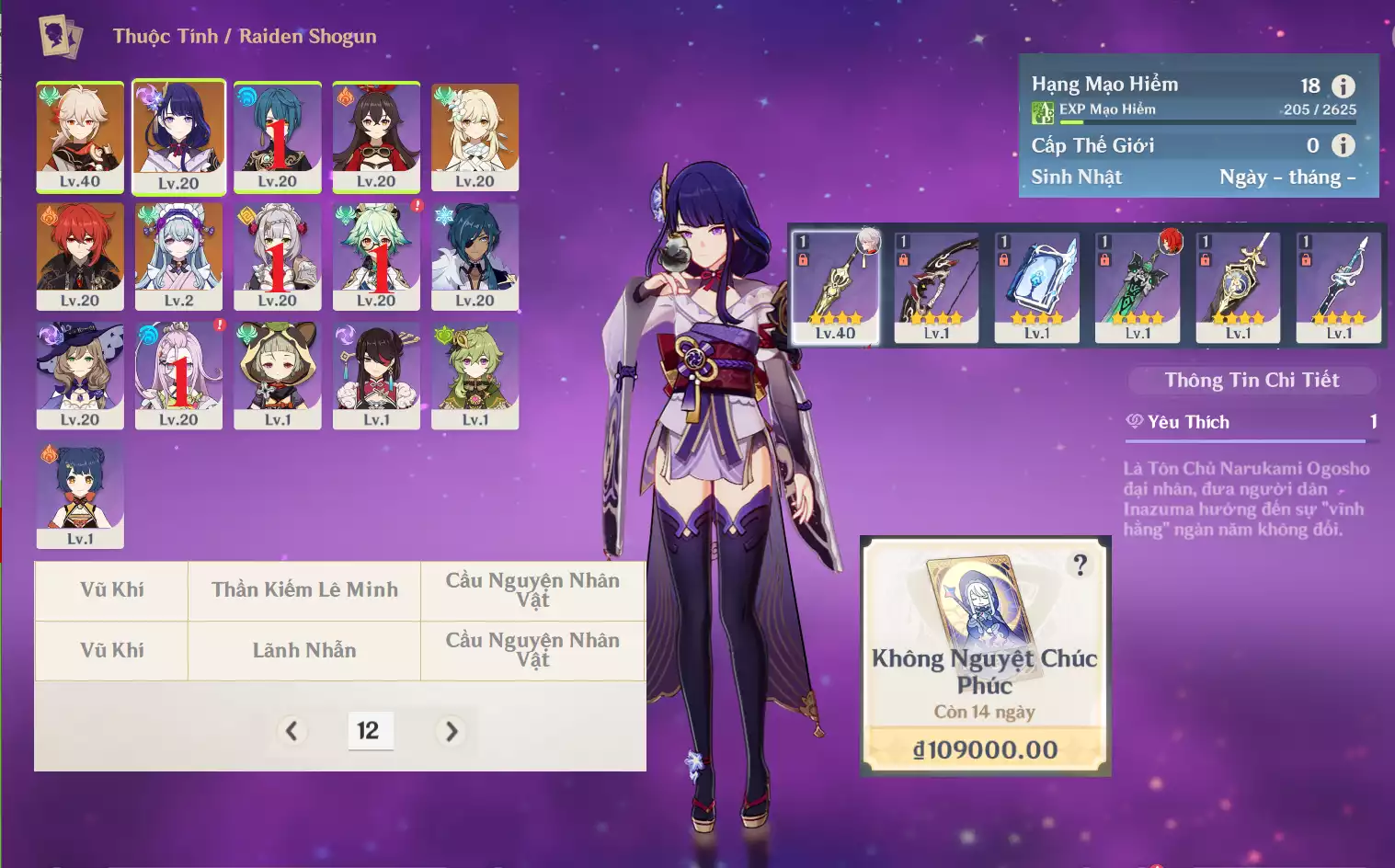The width and height of the screenshot is (1395, 868).
Task: Open the question mark help icon
Action: tap(1081, 565)
